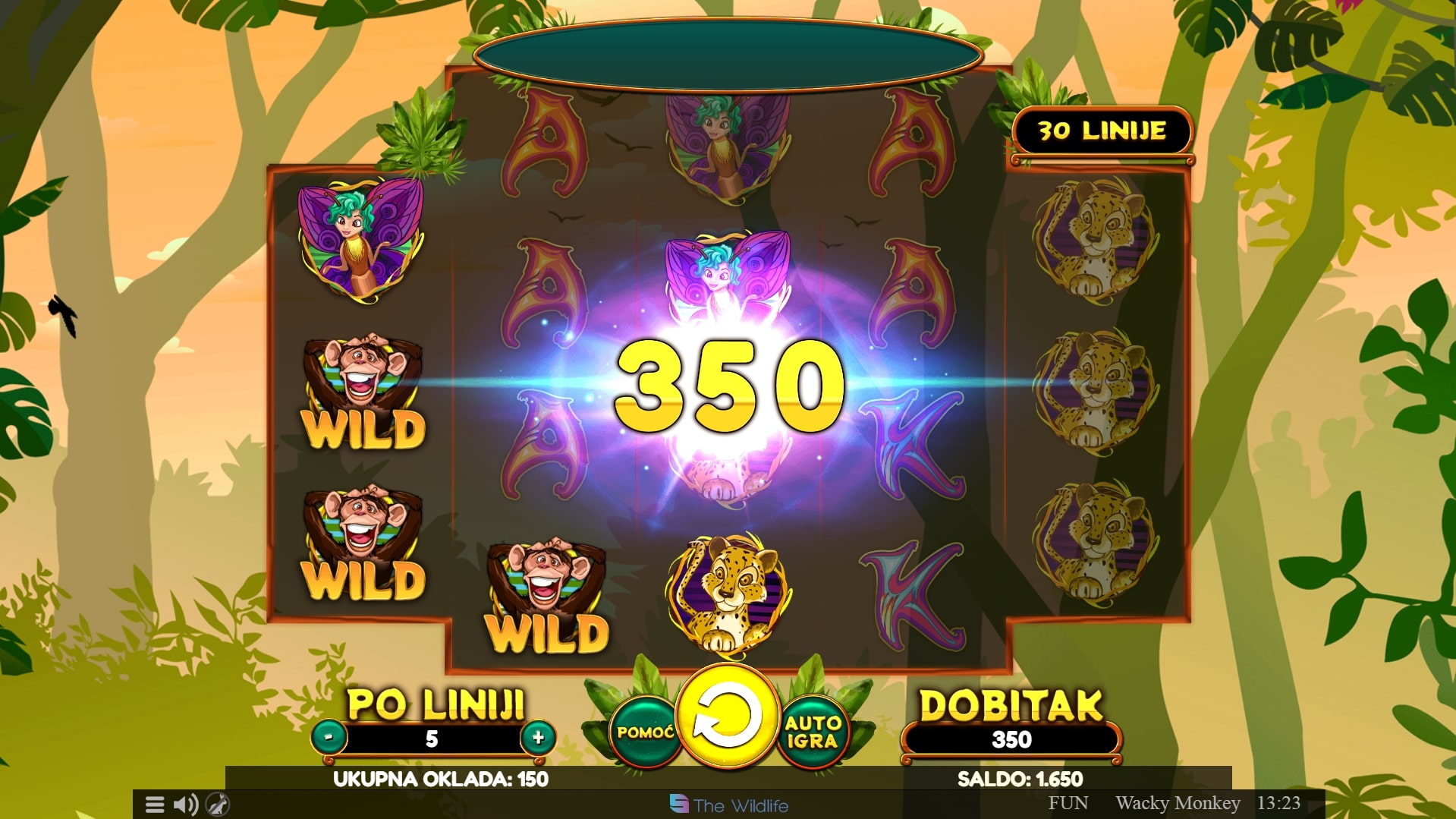
Task: Open the hamburger menu in the bottom bar
Action: point(155,805)
